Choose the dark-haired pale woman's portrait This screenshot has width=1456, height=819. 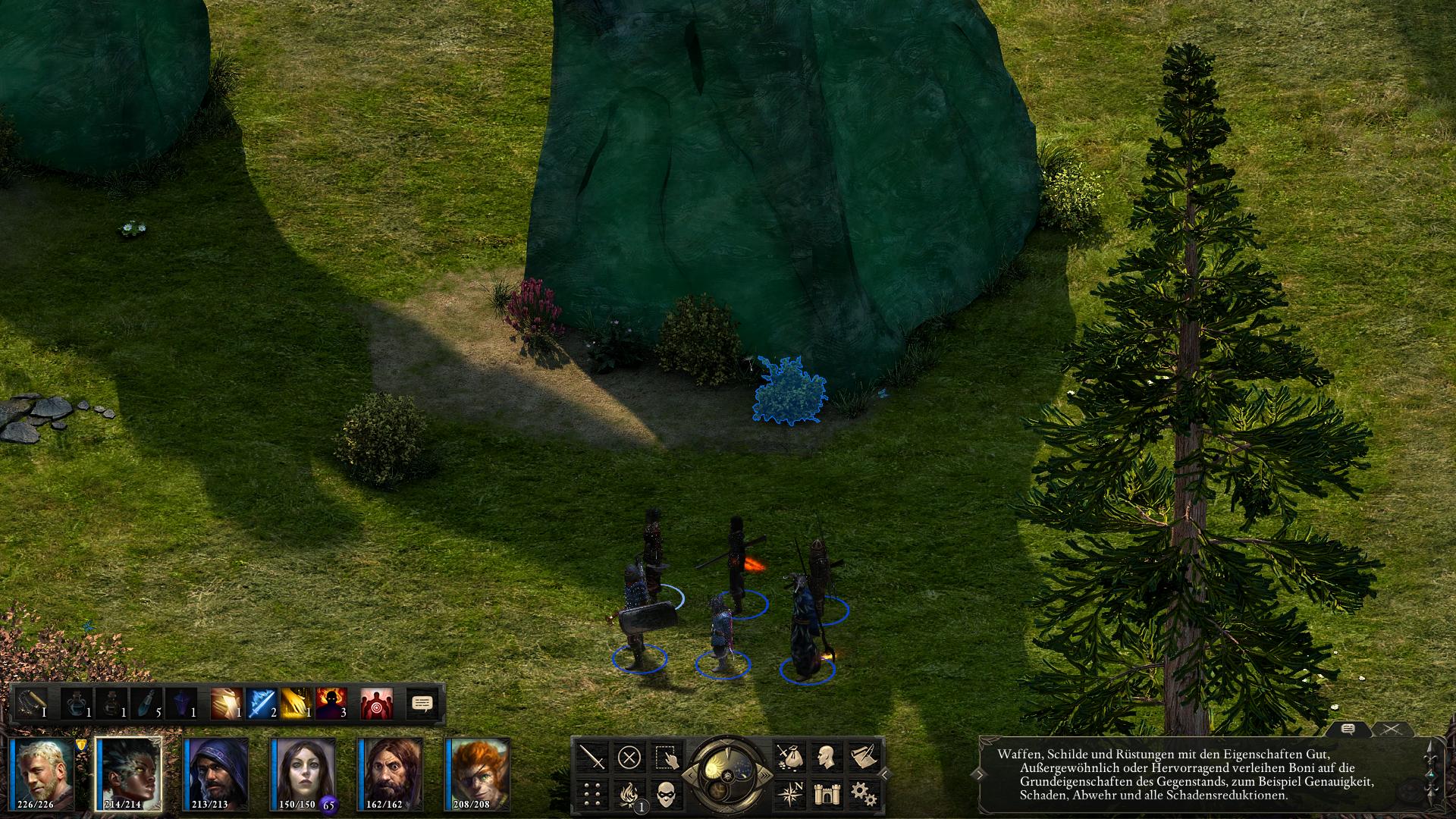[x=303, y=773]
